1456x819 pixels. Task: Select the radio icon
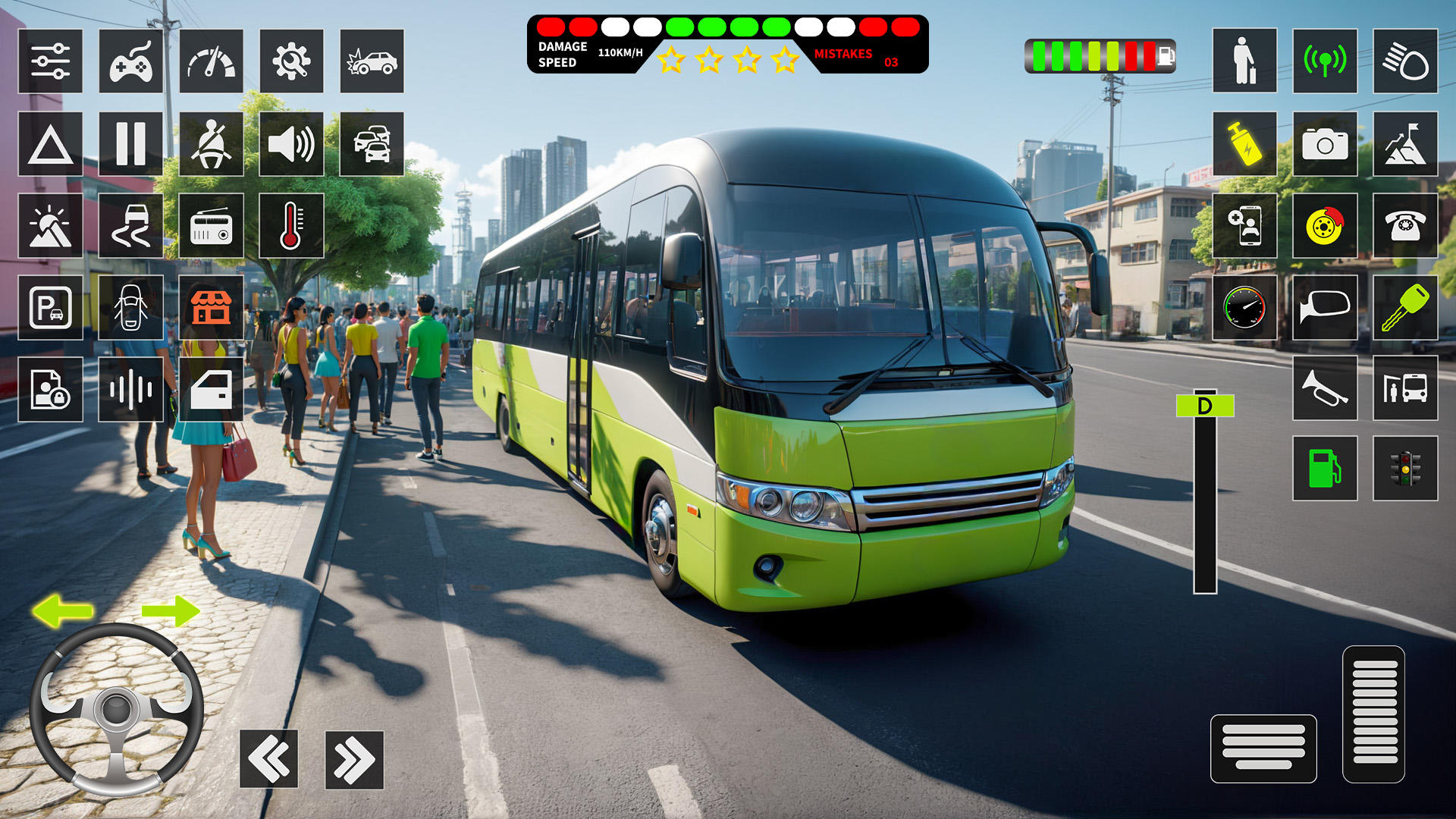211,226
